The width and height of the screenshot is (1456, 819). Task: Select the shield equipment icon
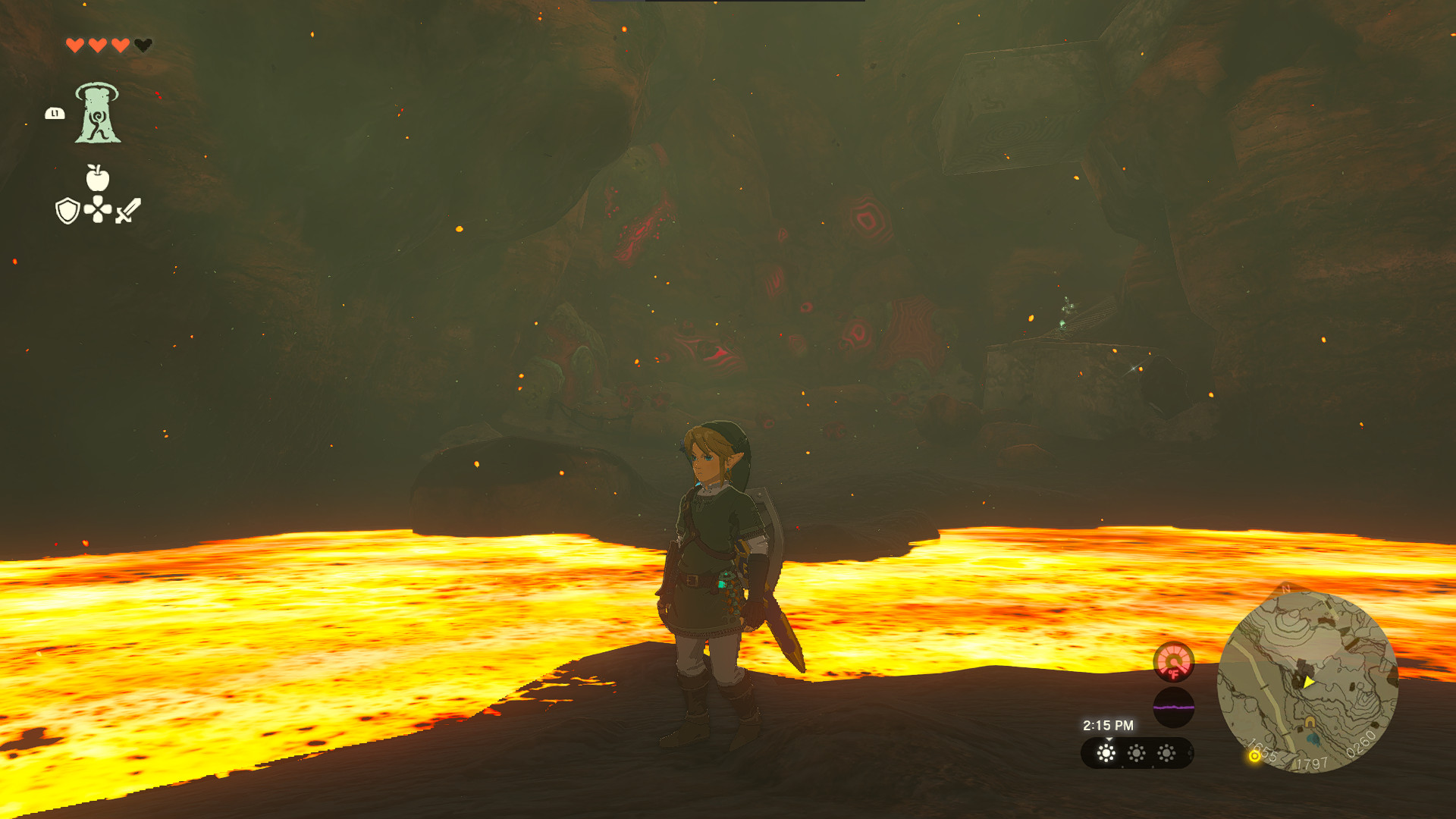(x=67, y=209)
